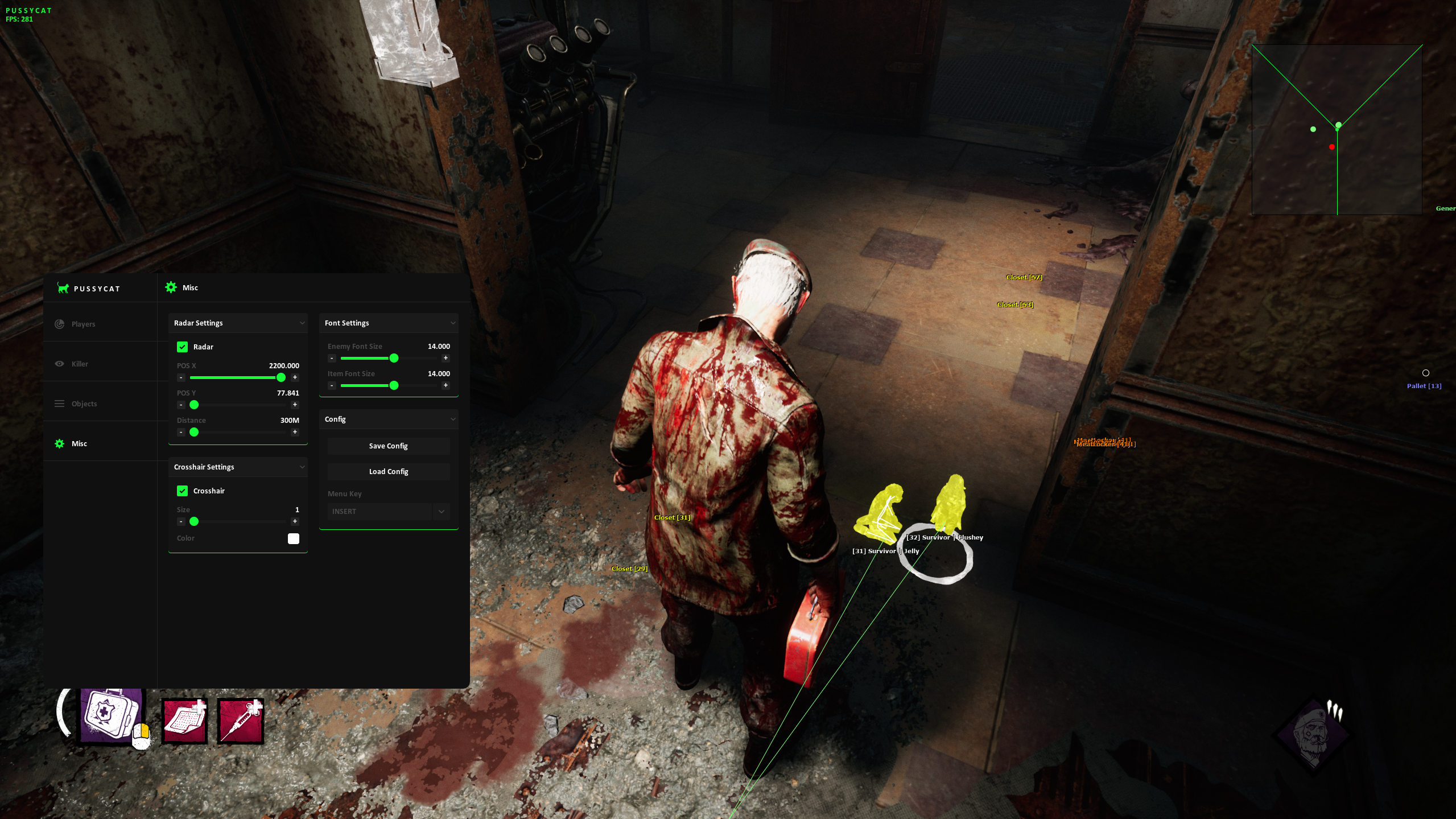The width and height of the screenshot is (1456, 819).
Task: Select the Objects tab
Action: [x=84, y=404]
